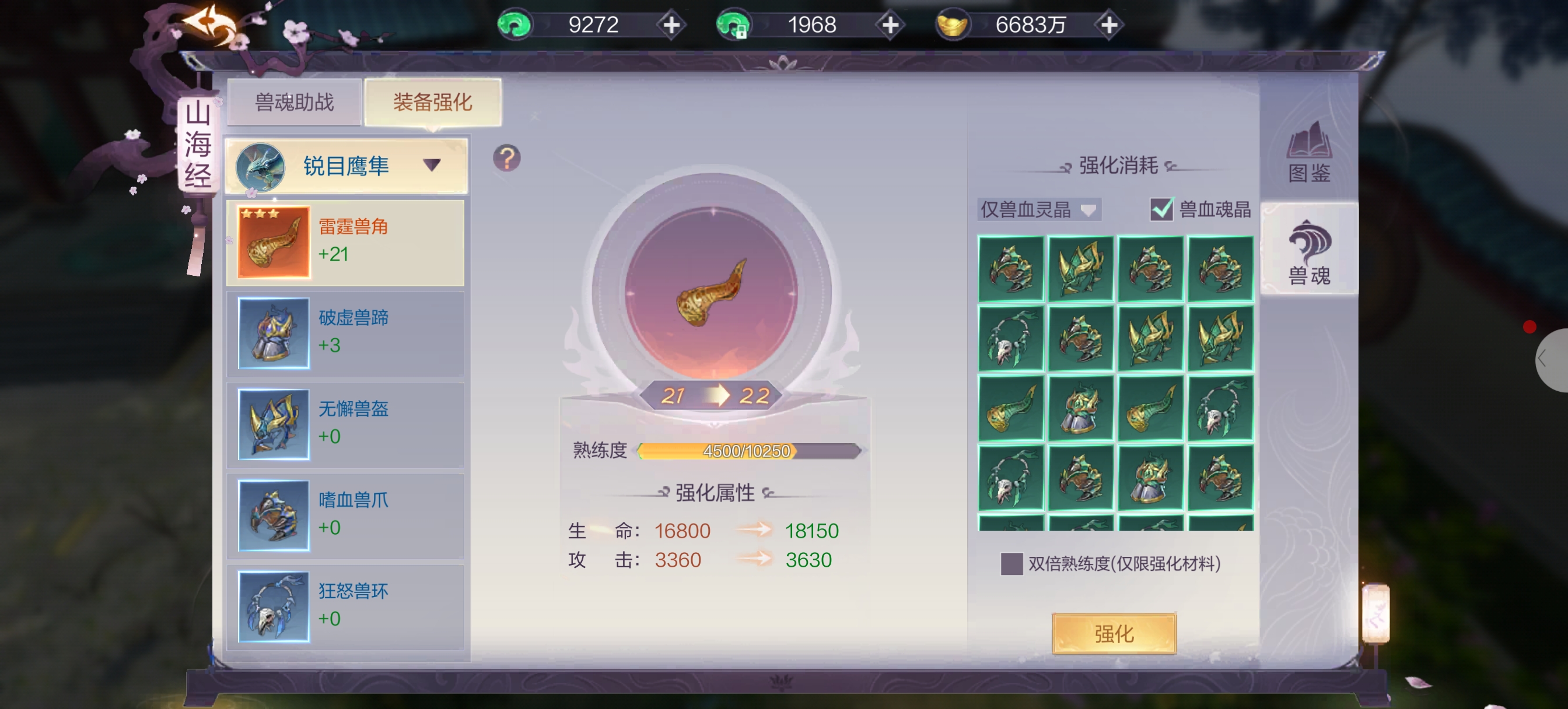Image resolution: width=1568 pixels, height=709 pixels.
Task: Open the 图鉴 codex side tab
Action: coord(1308,153)
